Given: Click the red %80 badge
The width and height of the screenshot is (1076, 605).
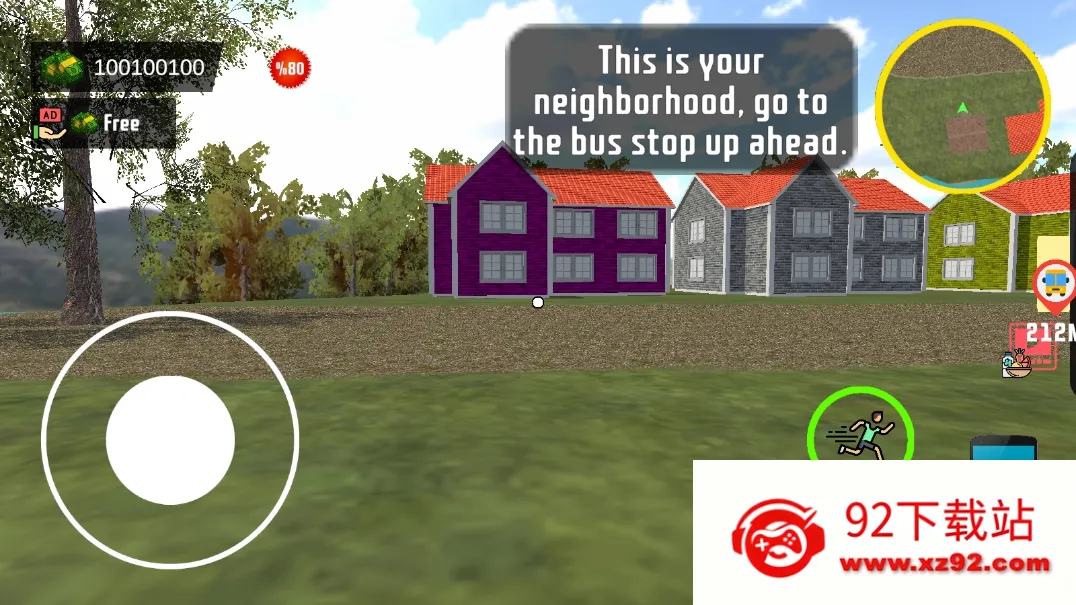Looking at the screenshot, I should 290,68.
